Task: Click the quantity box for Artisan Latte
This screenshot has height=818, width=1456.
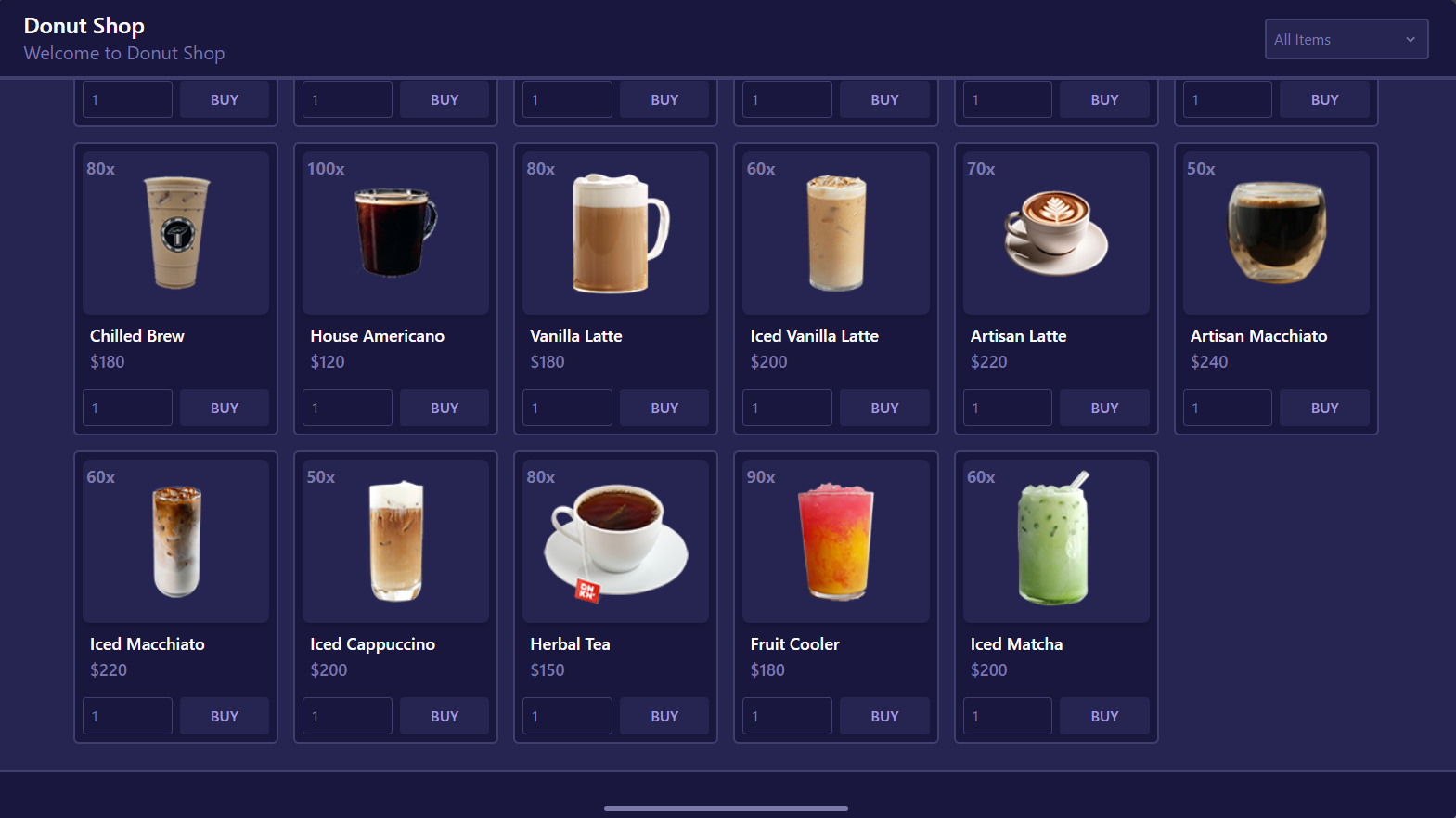Action: (1006, 407)
